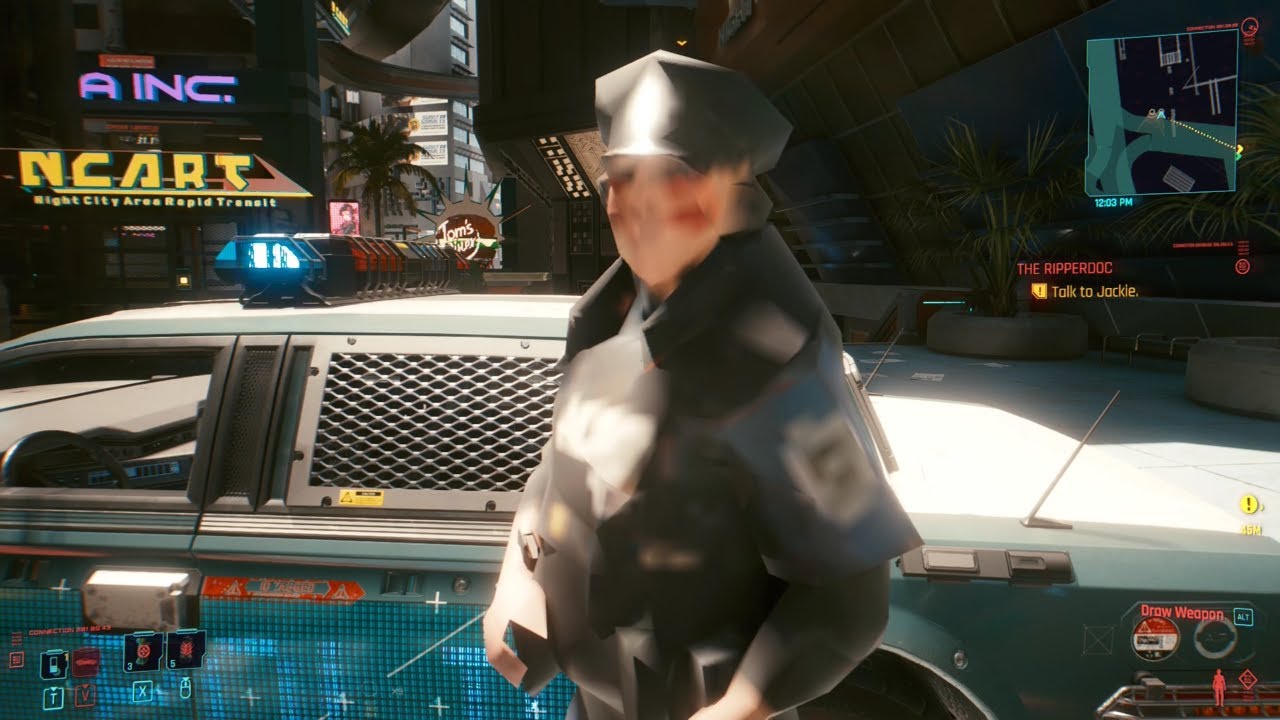Image resolution: width=1280 pixels, height=720 pixels.
Task: Click the V keybind prompt
Action: 86,695
